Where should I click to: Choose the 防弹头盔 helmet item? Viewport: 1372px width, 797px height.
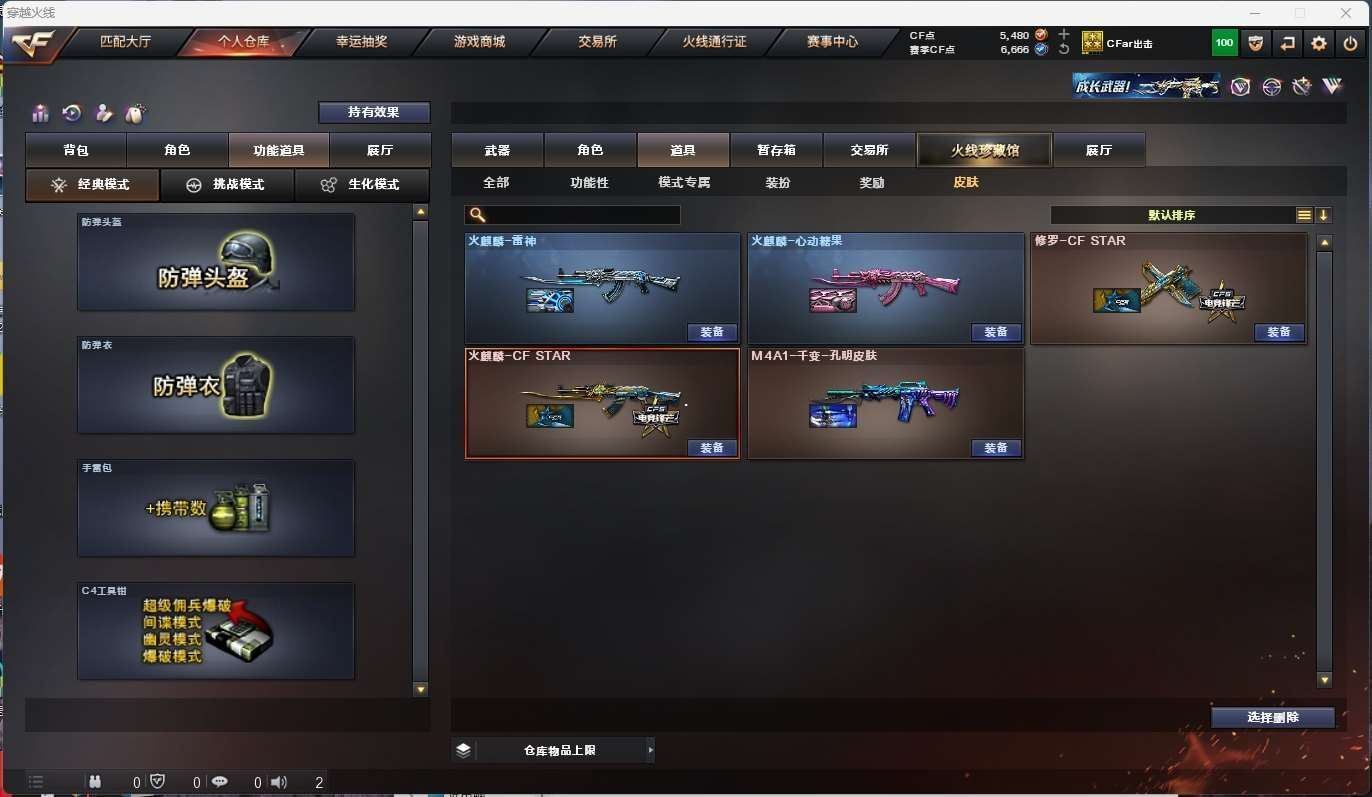tap(216, 262)
